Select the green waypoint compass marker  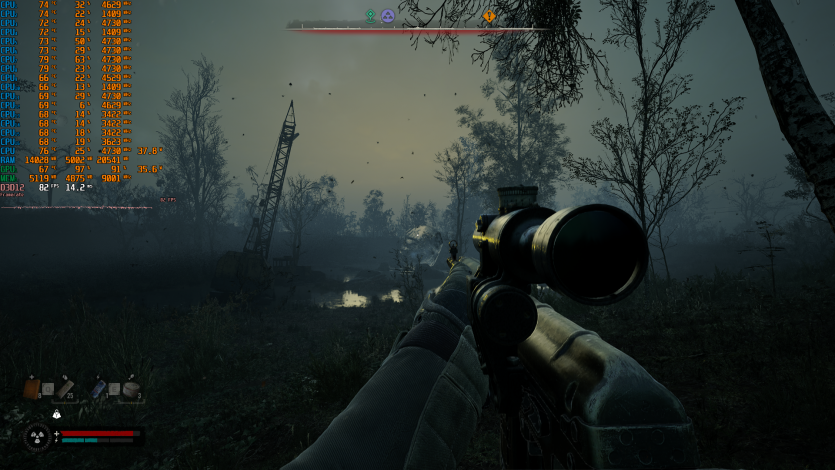[x=370, y=16]
